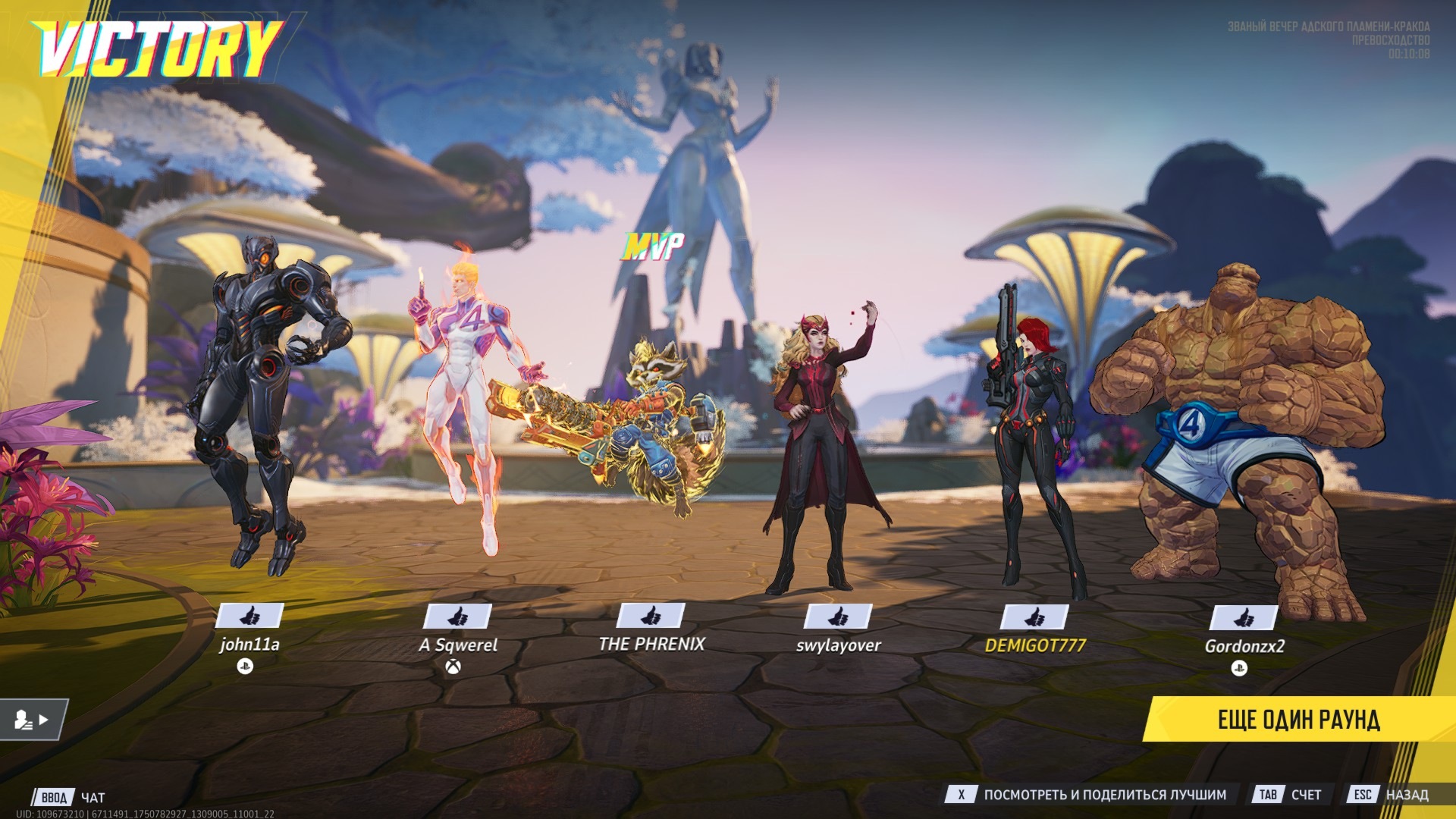
Task: Click the ЕЩЕ ОДИН РАУНД button
Action: [1298, 719]
